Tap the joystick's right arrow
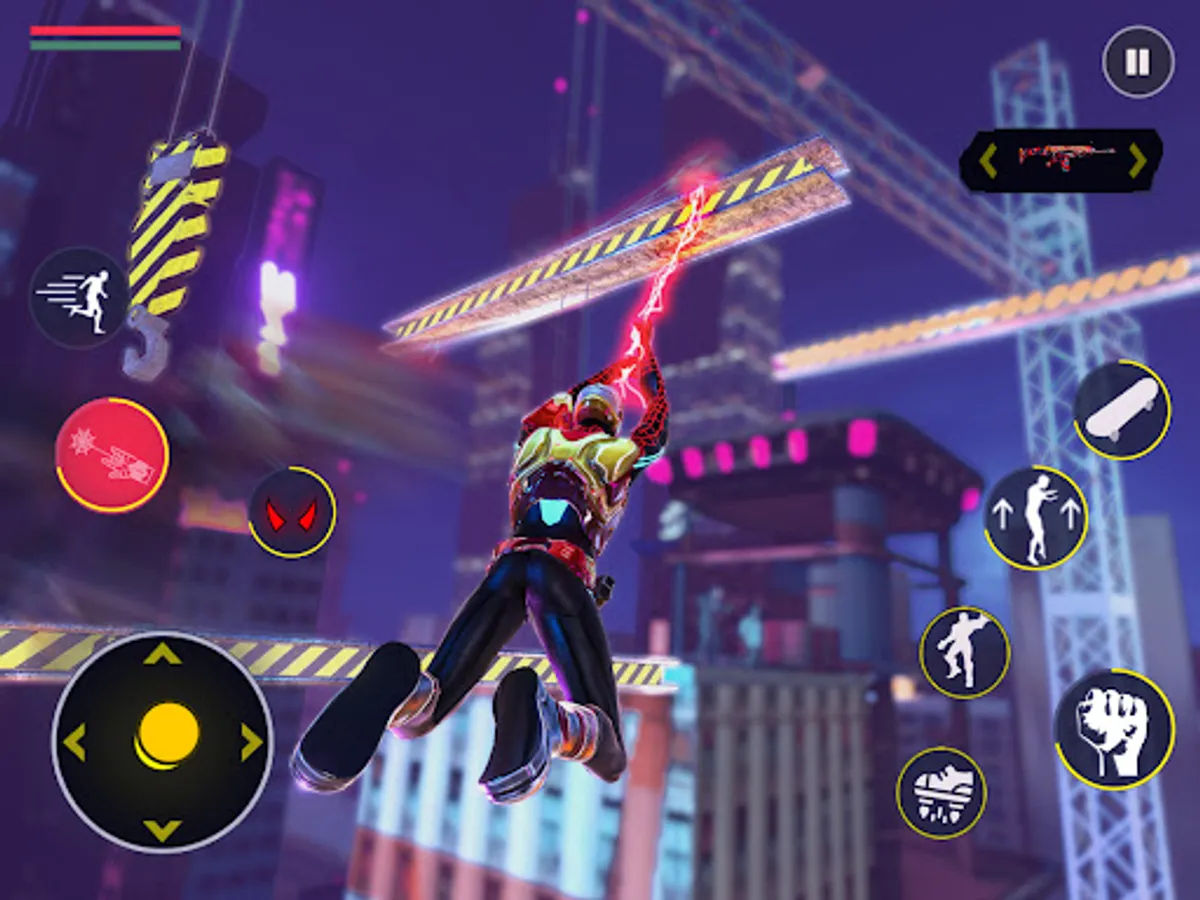Image resolution: width=1200 pixels, height=900 pixels. click(x=250, y=742)
